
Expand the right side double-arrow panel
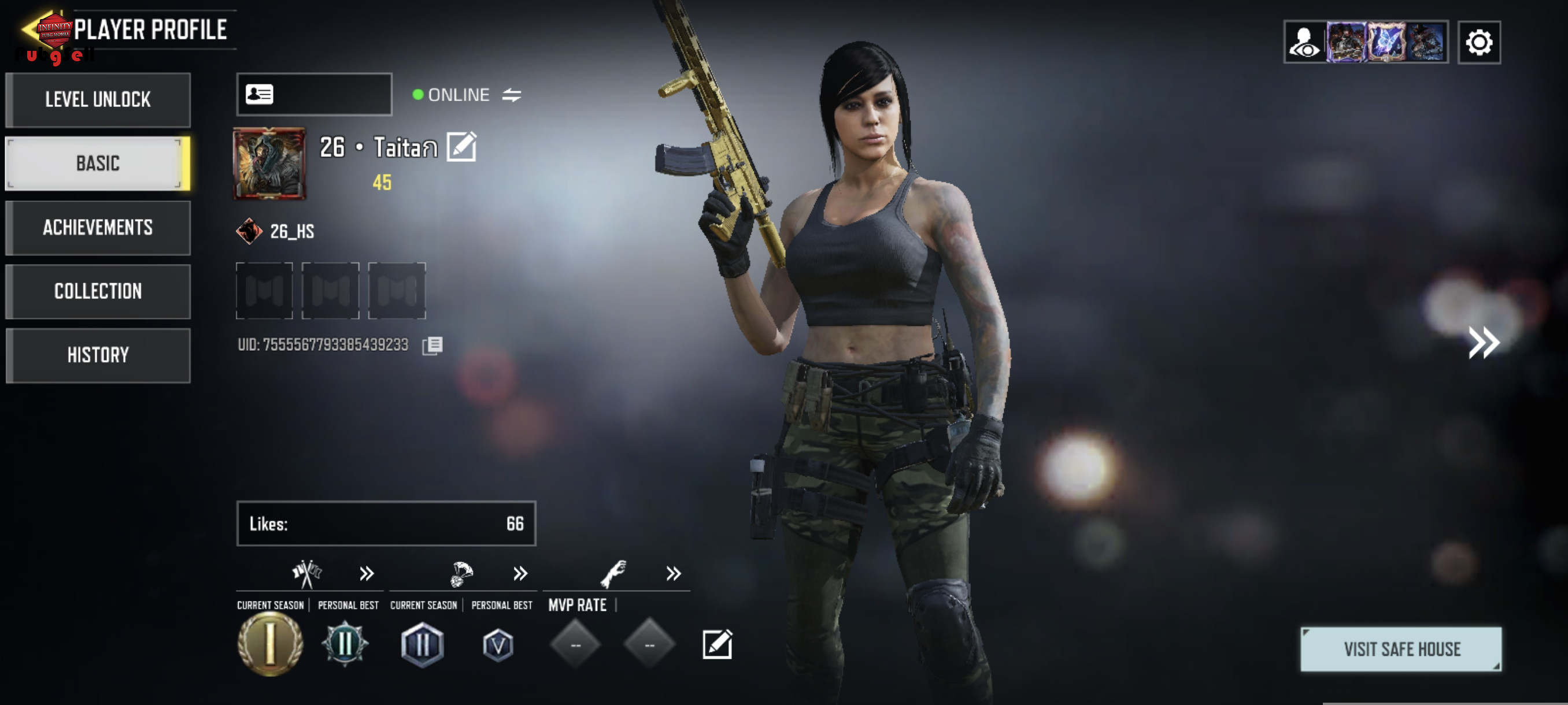pos(1483,343)
